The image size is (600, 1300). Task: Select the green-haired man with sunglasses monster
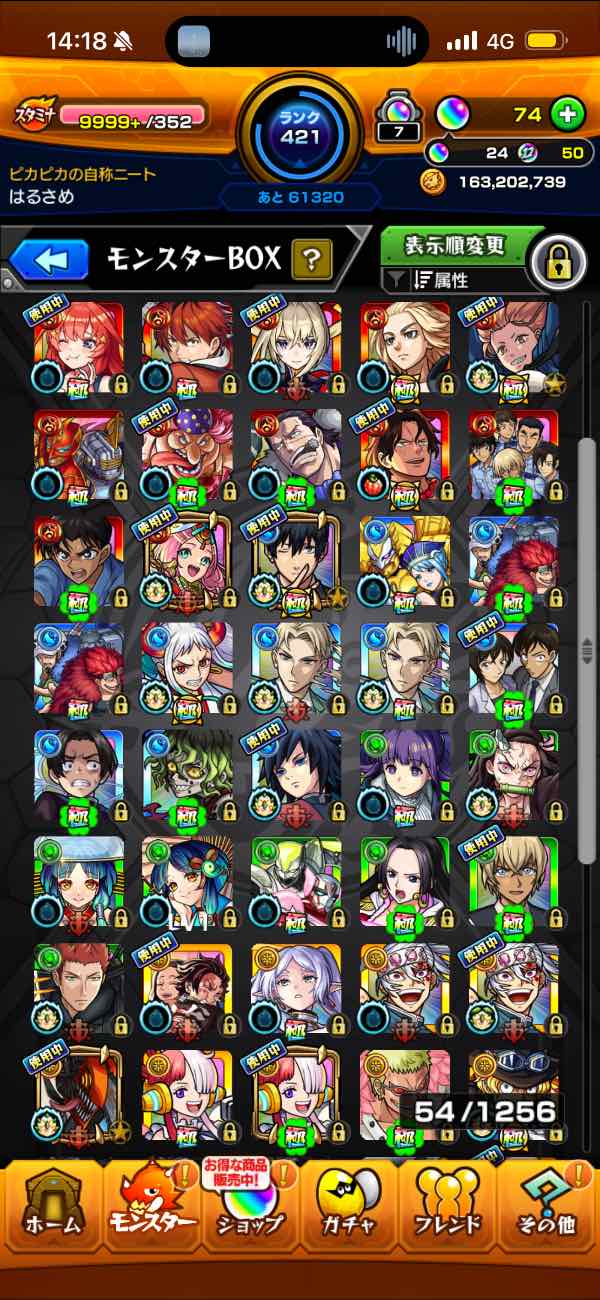(x=405, y=1095)
